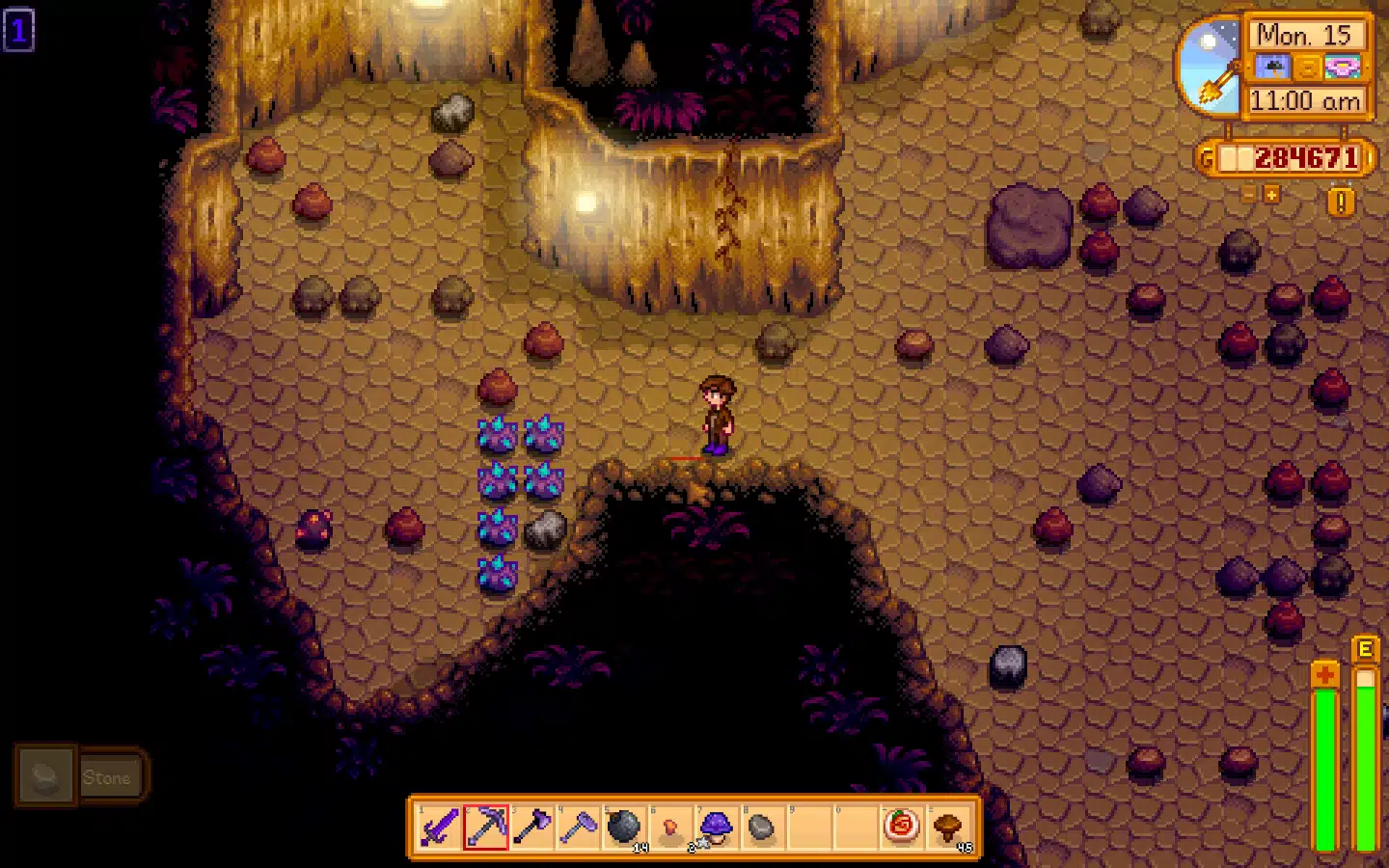Click the gold coin icon in the clock panel
The width and height of the screenshot is (1389, 868).
tap(1306, 68)
